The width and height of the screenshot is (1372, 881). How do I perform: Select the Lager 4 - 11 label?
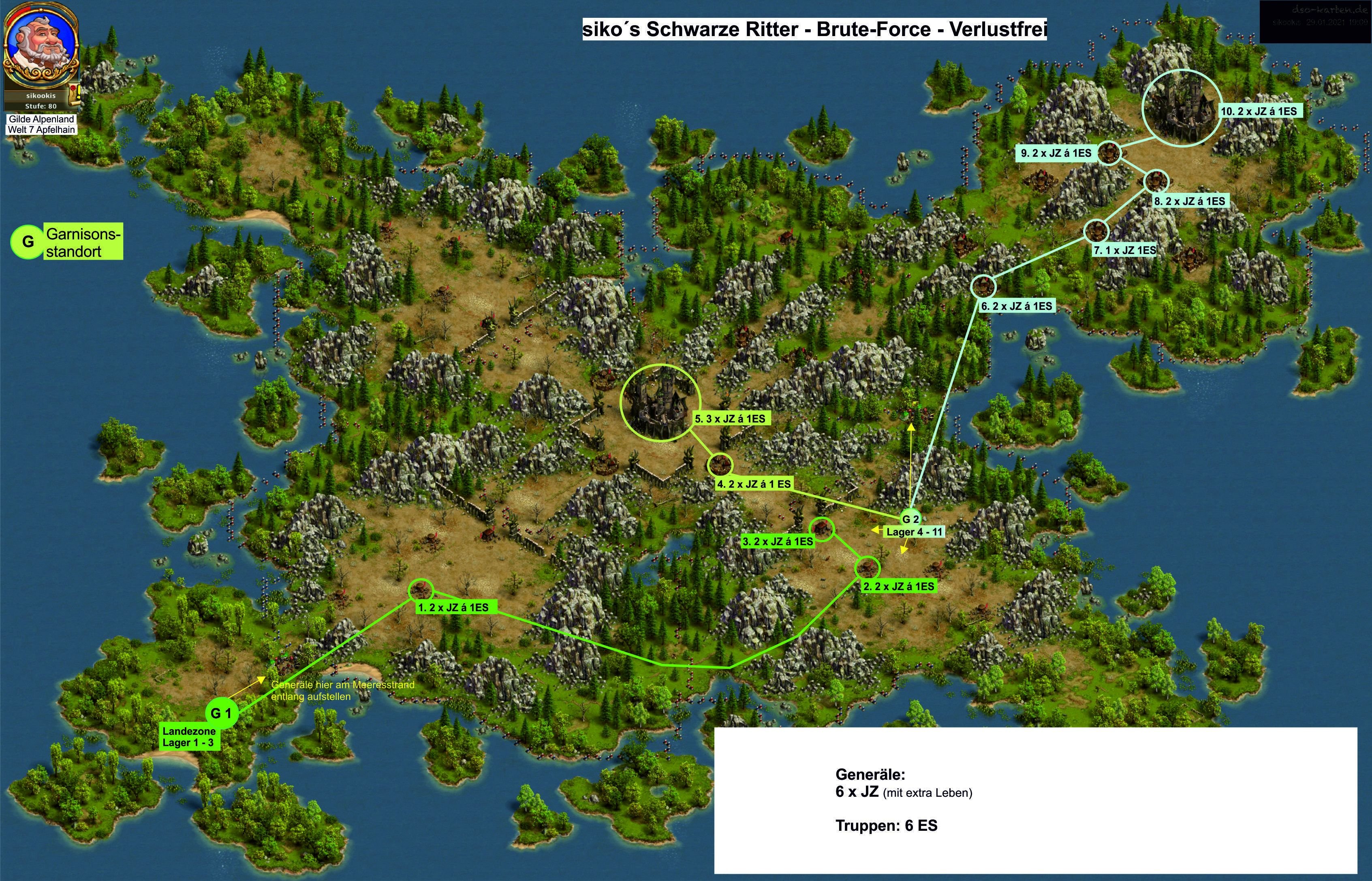[914, 532]
